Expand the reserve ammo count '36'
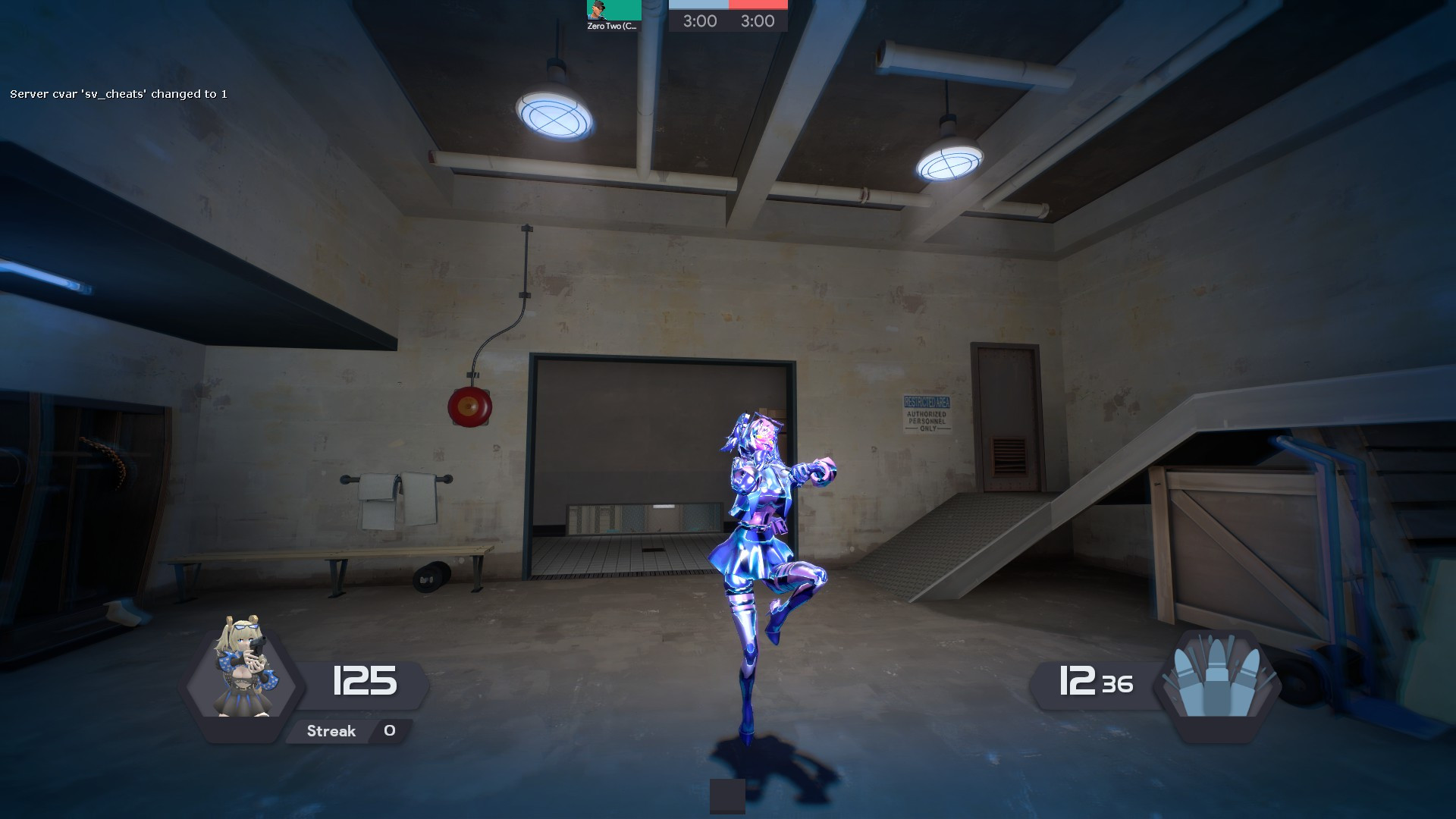This screenshot has width=1456, height=819. (x=1116, y=685)
